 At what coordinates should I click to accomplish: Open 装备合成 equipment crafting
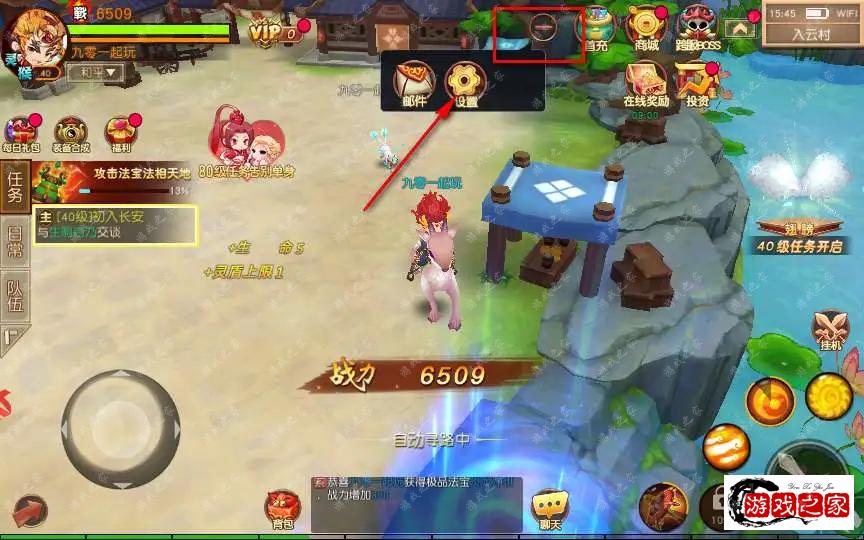click(71, 135)
